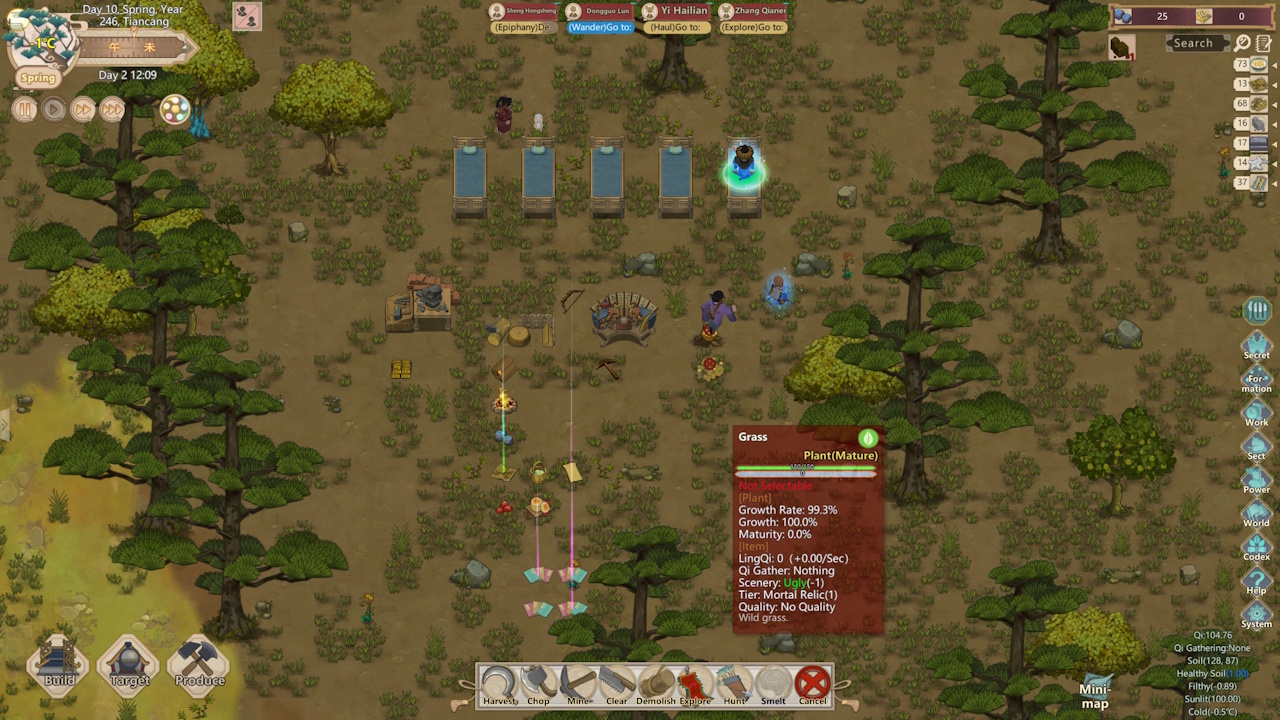Select the Demolish log tool
The height and width of the screenshot is (720, 1280).
656,685
